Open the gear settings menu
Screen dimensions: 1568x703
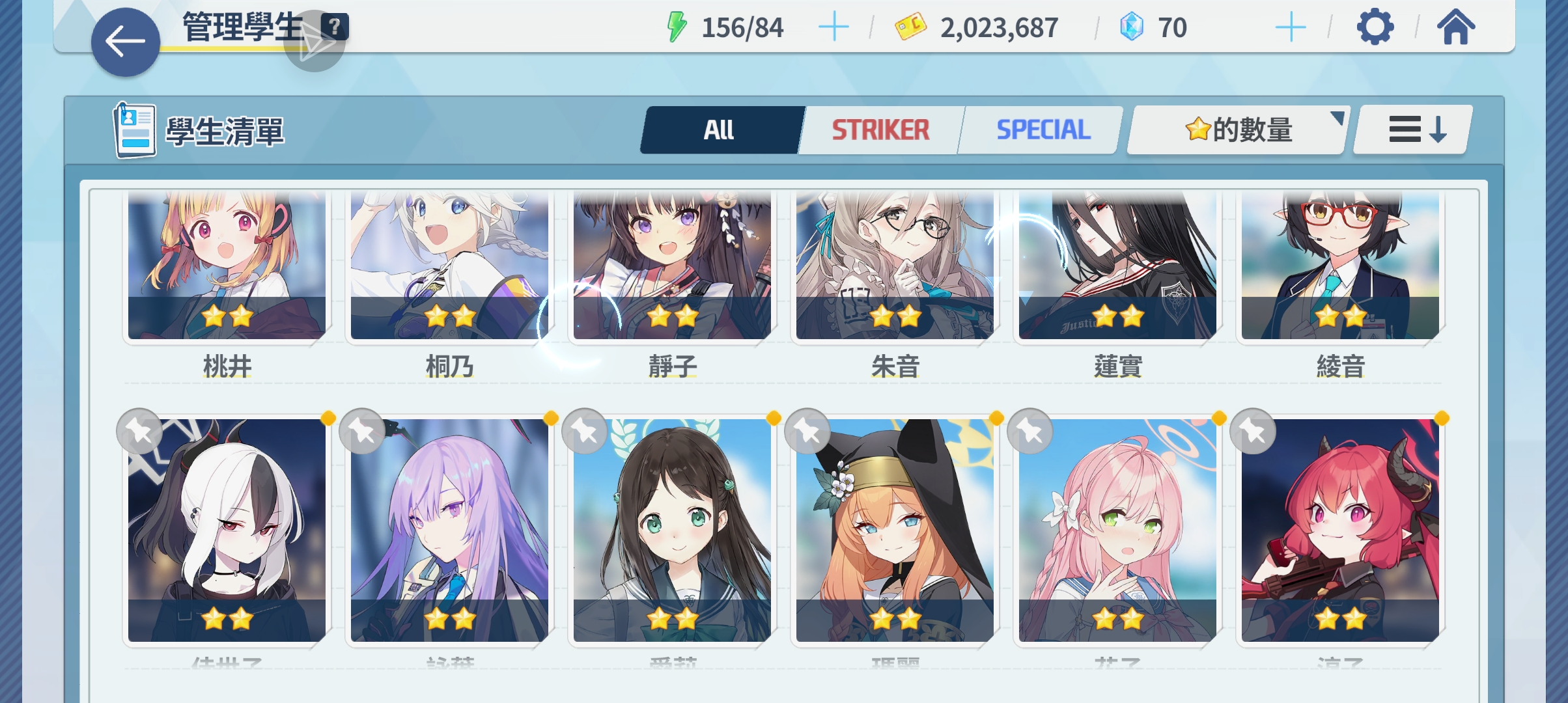(x=1375, y=28)
